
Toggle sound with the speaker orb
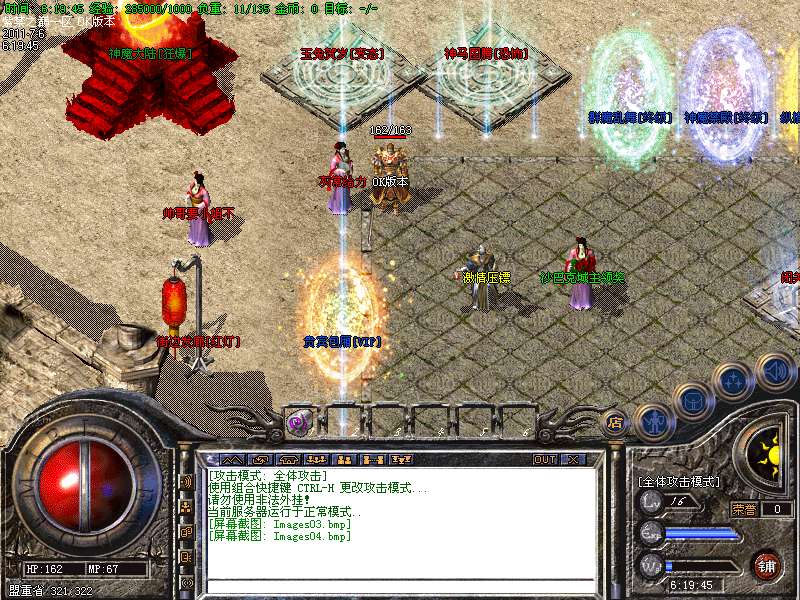point(773,369)
